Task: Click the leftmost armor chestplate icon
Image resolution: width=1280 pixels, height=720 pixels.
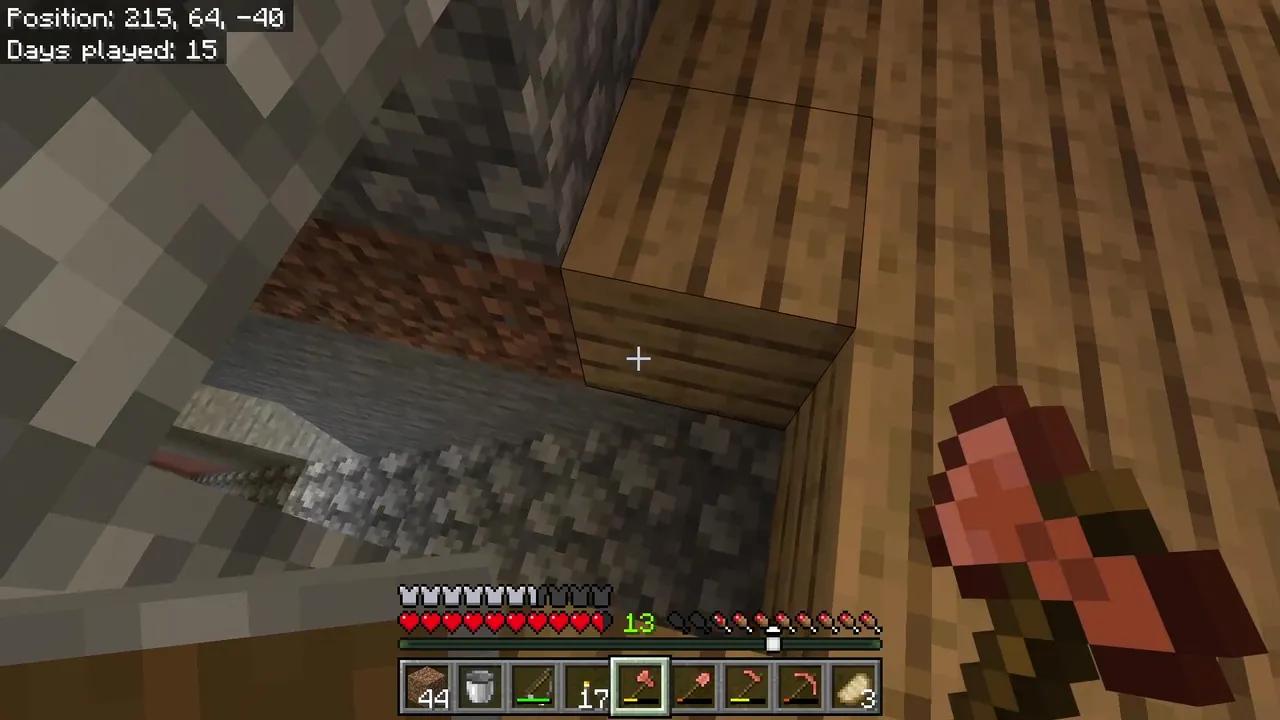Action: tap(408, 595)
